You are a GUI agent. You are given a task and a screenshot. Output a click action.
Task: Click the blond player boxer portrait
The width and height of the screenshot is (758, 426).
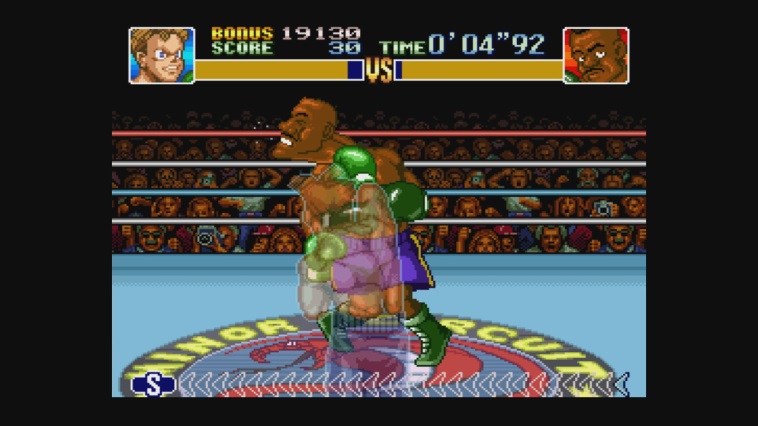point(161,55)
